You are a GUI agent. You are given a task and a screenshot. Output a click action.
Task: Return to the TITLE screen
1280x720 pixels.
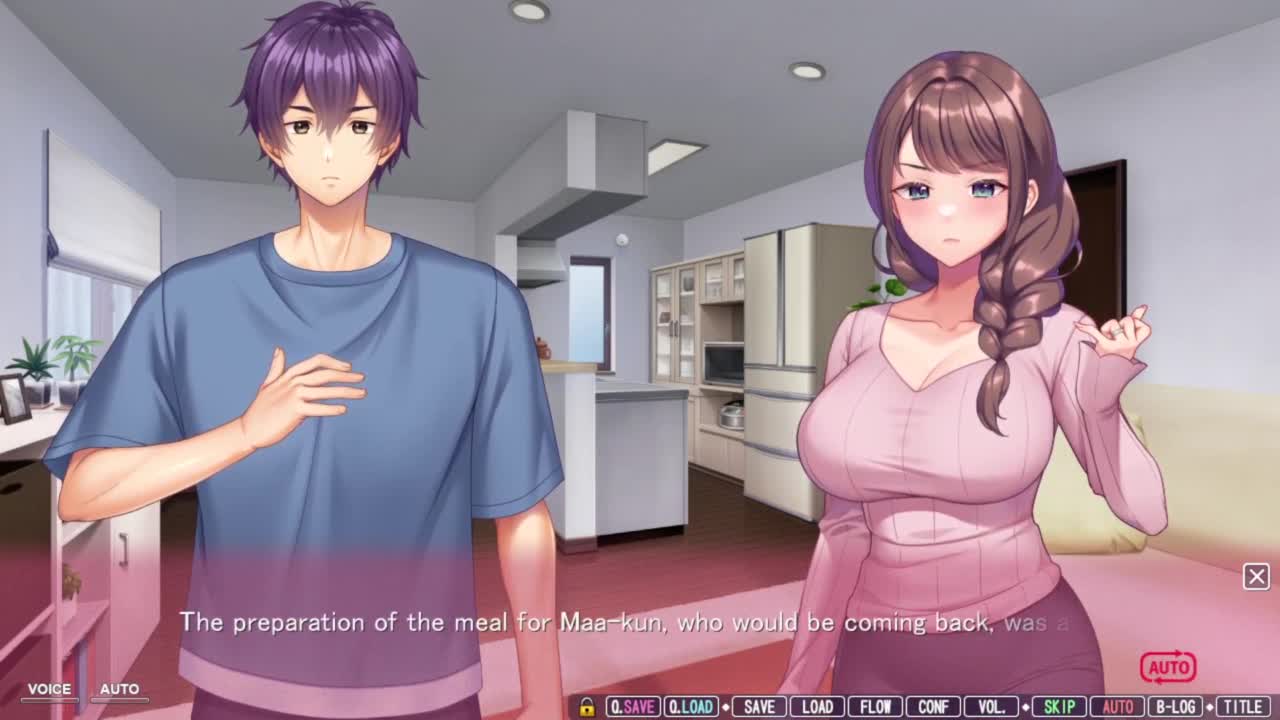(x=1243, y=707)
